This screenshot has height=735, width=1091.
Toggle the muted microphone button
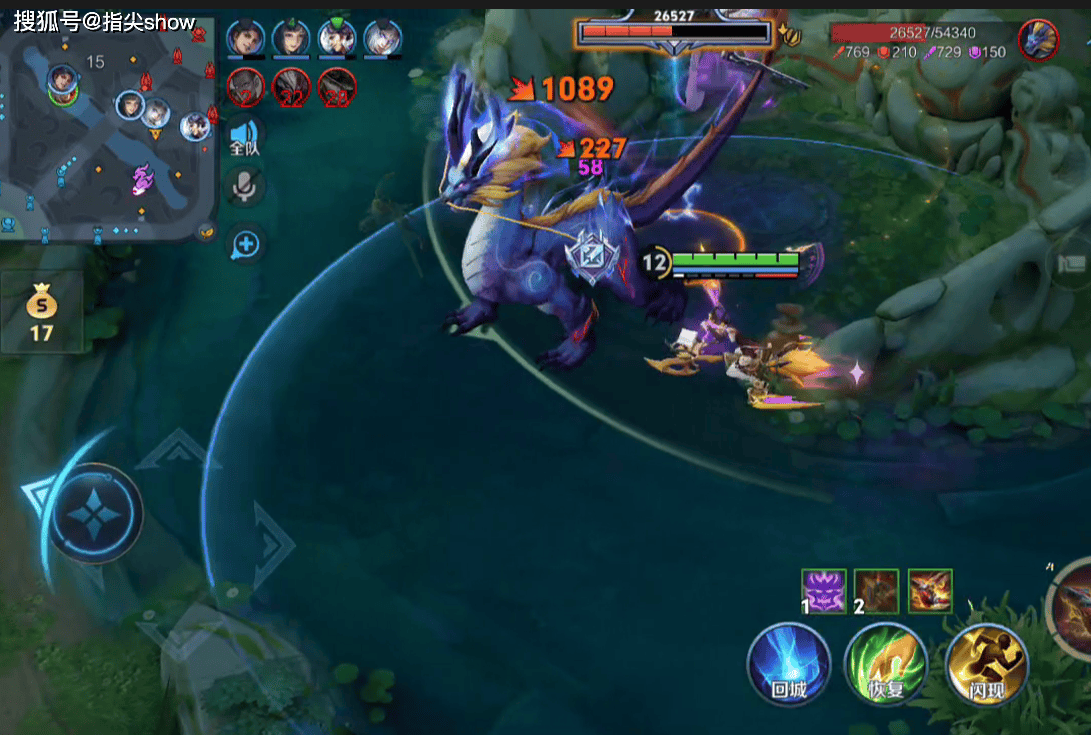(244, 187)
